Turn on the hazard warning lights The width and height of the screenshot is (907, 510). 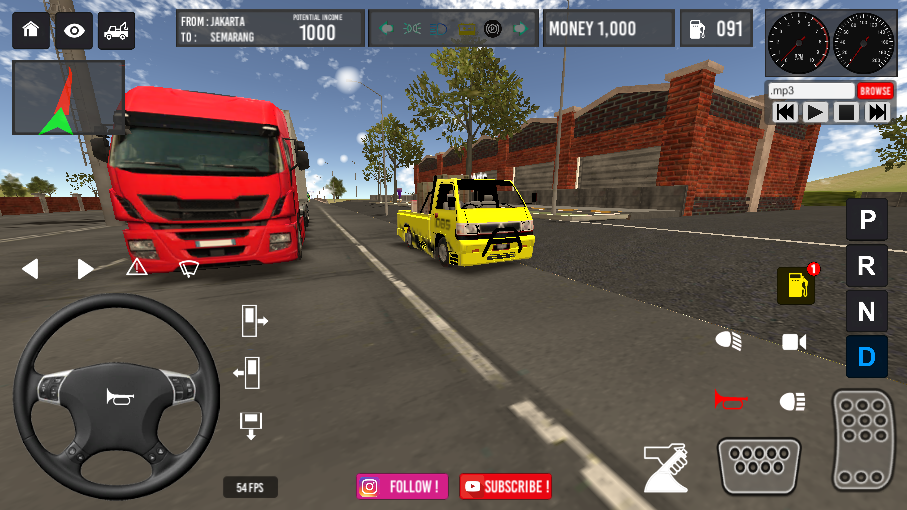(x=137, y=267)
